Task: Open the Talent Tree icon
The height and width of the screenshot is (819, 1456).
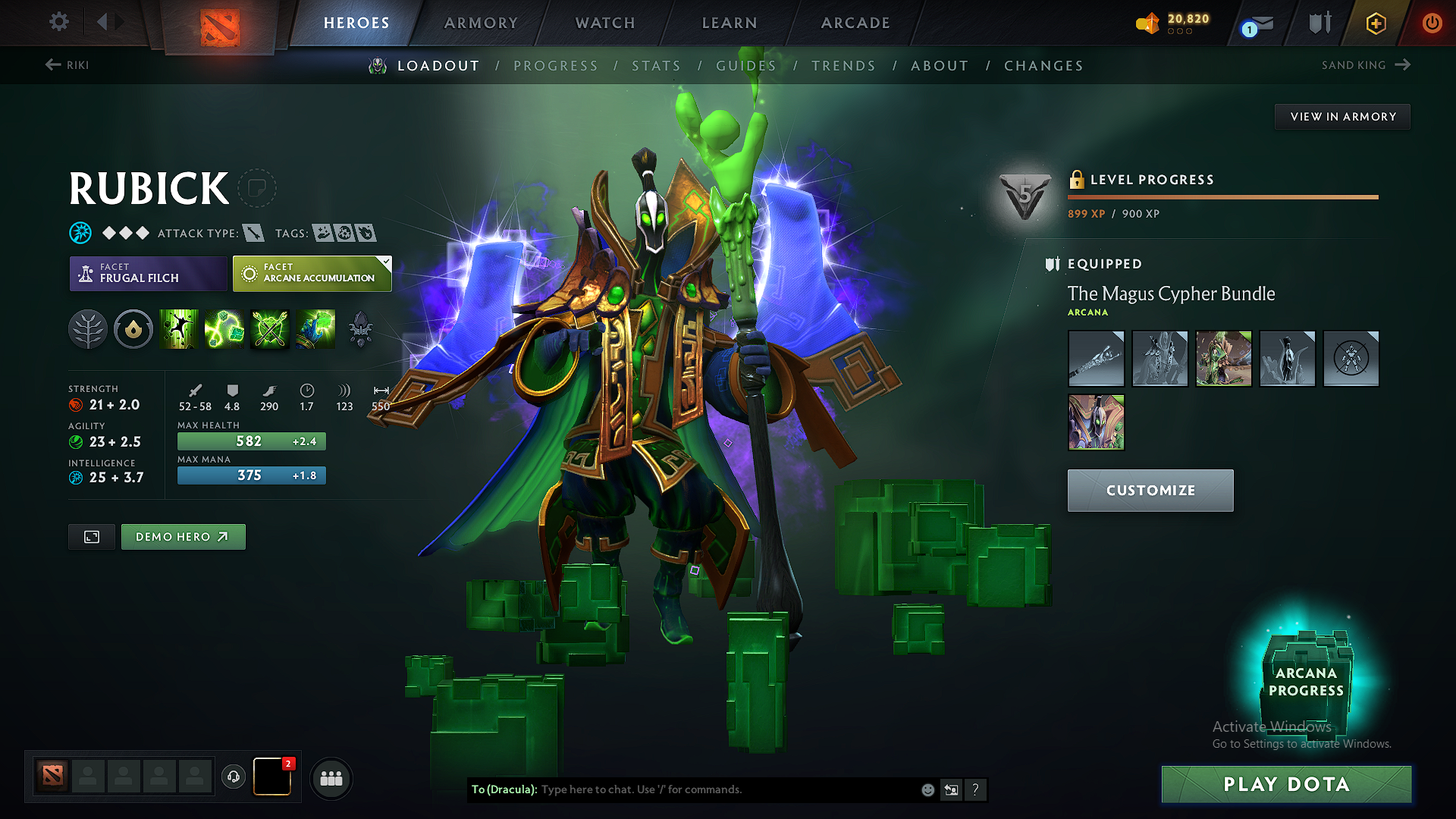Action: 88,329
